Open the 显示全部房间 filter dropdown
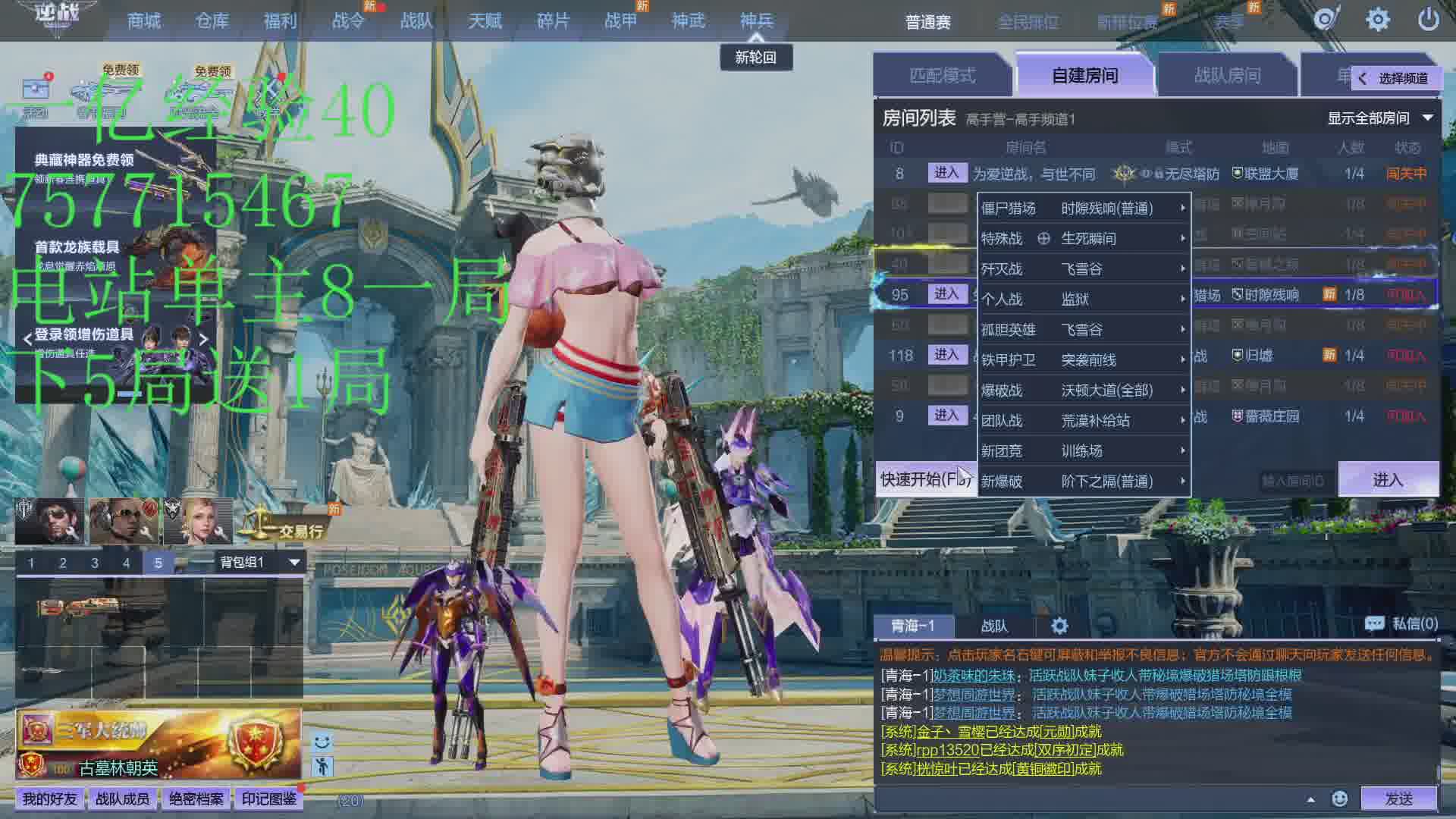1456x819 pixels. pyautogui.click(x=1379, y=118)
